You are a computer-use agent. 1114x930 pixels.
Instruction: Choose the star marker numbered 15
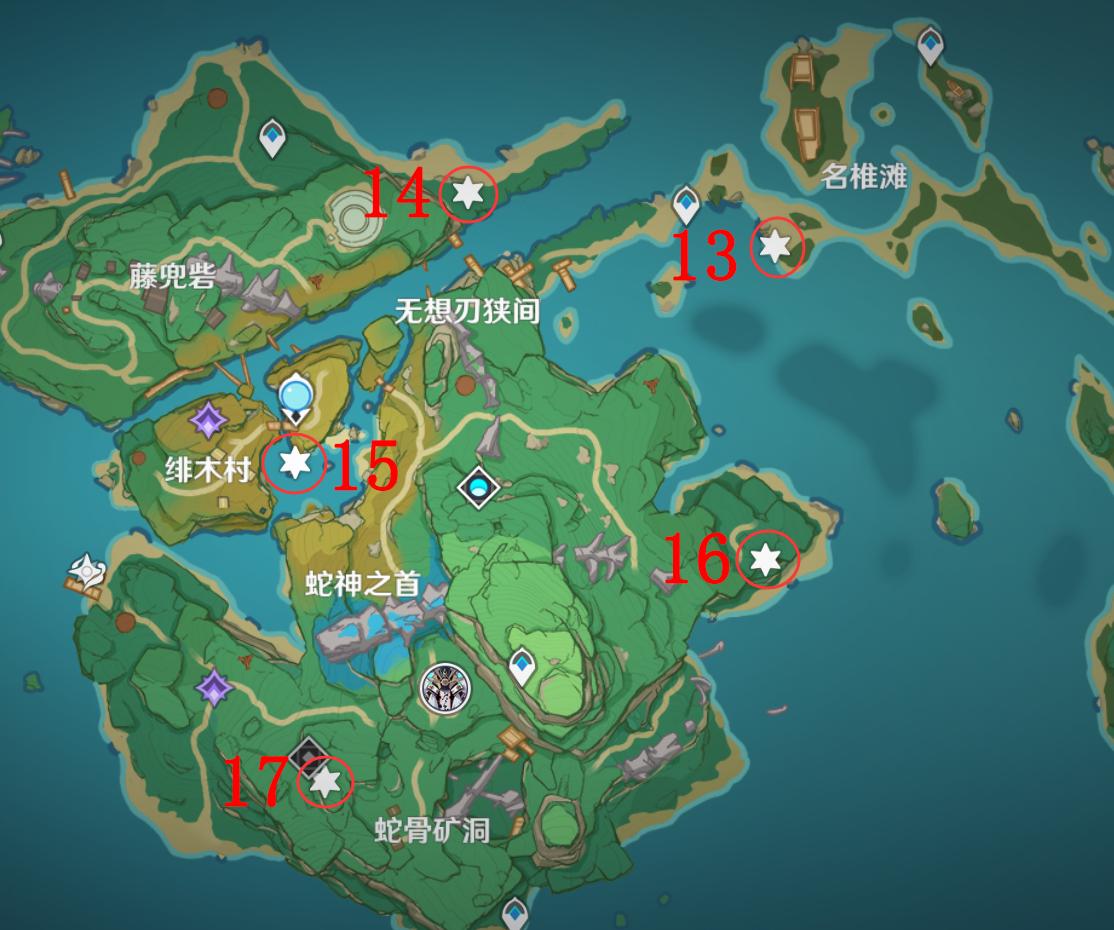pyautogui.click(x=294, y=463)
